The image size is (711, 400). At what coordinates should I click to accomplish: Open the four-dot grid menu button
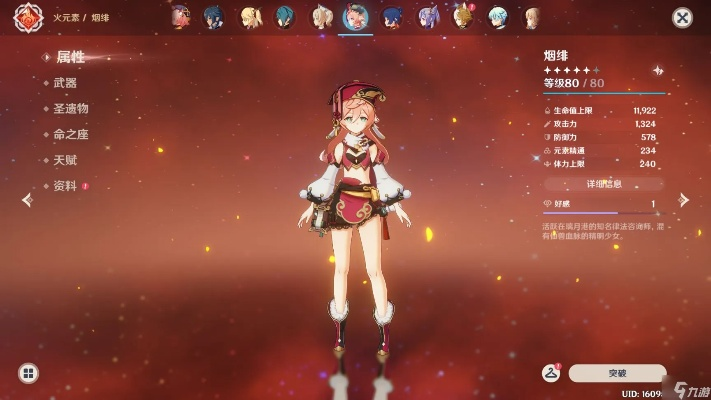[28, 373]
